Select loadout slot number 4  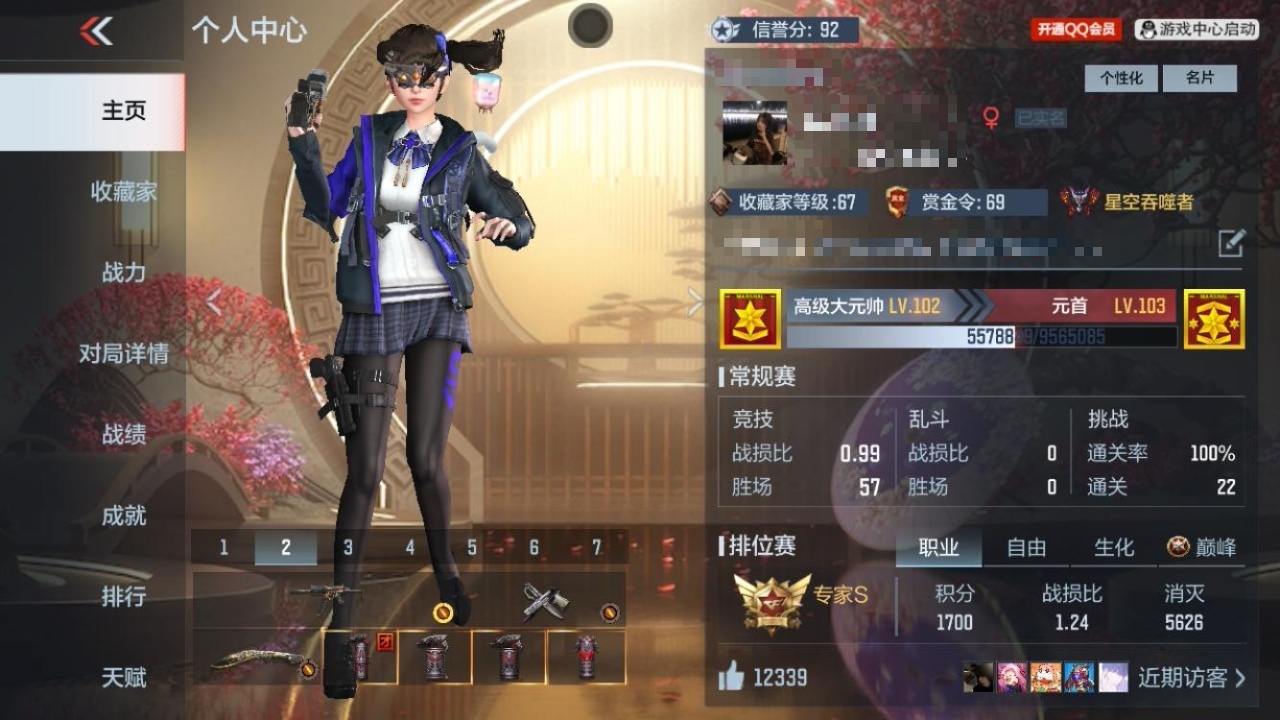pos(410,547)
